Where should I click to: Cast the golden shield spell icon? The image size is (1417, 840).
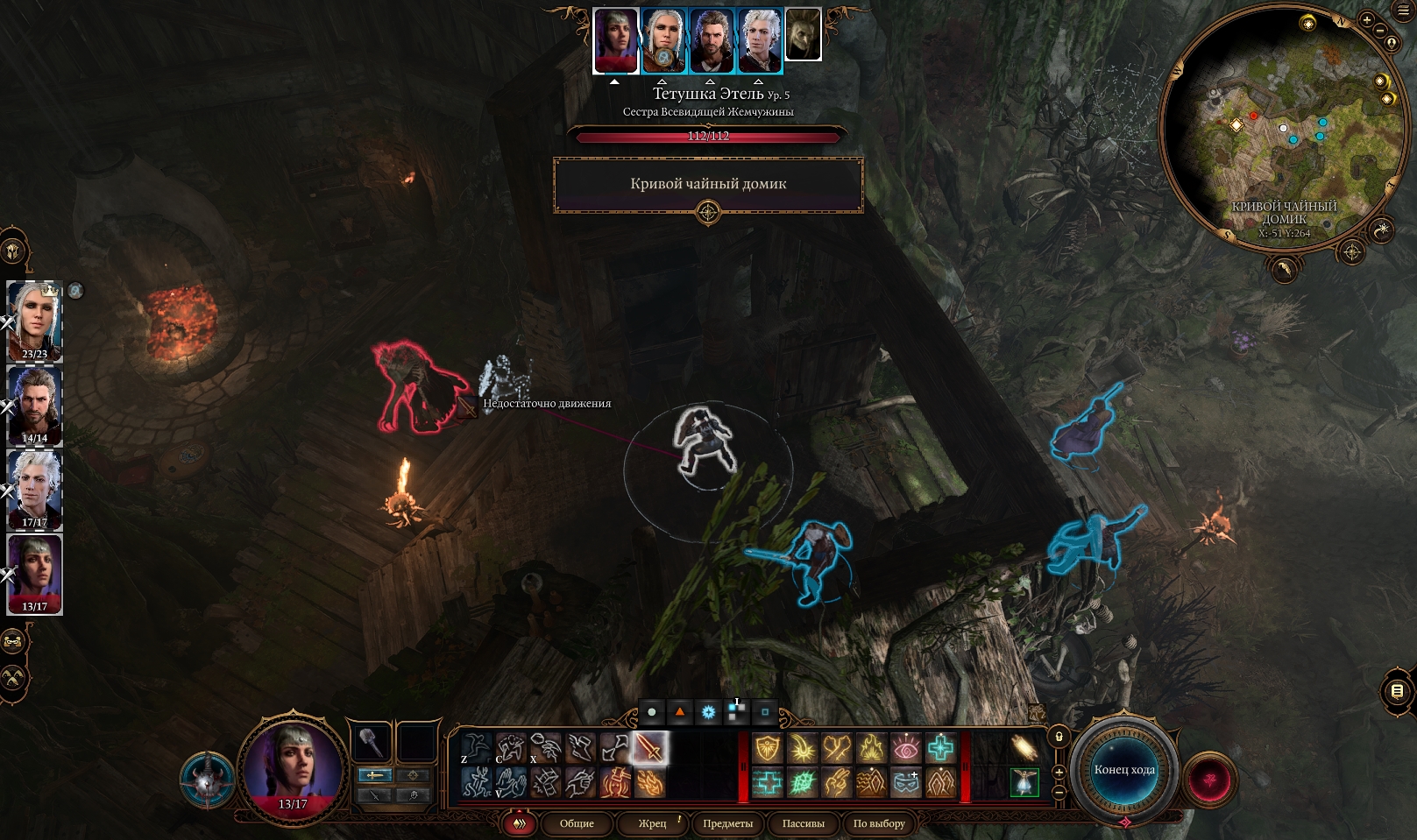pyautogui.click(x=768, y=748)
